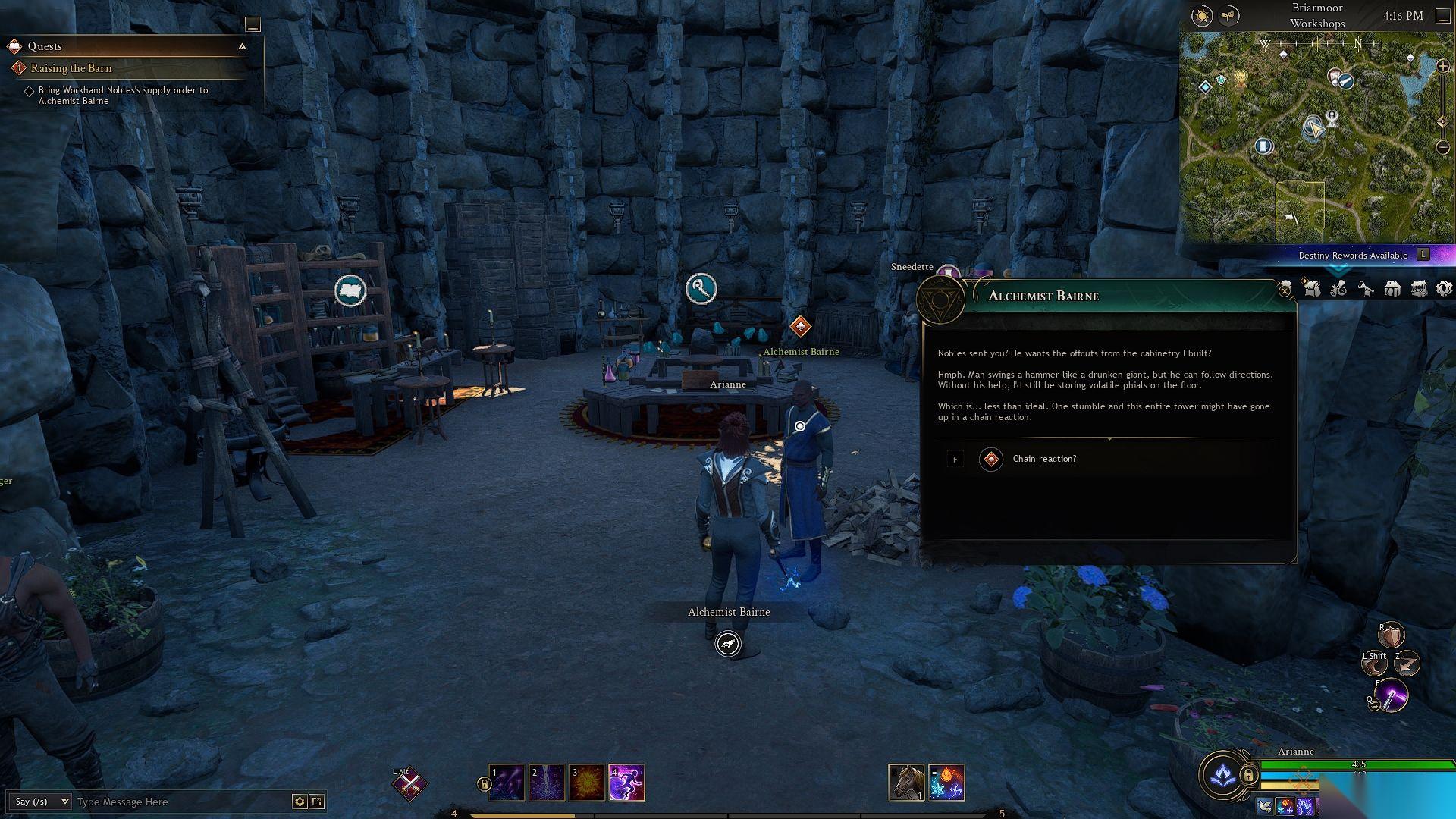The width and height of the screenshot is (1456, 819).
Task: Click the sun weather icon
Action: click(1202, 16)
